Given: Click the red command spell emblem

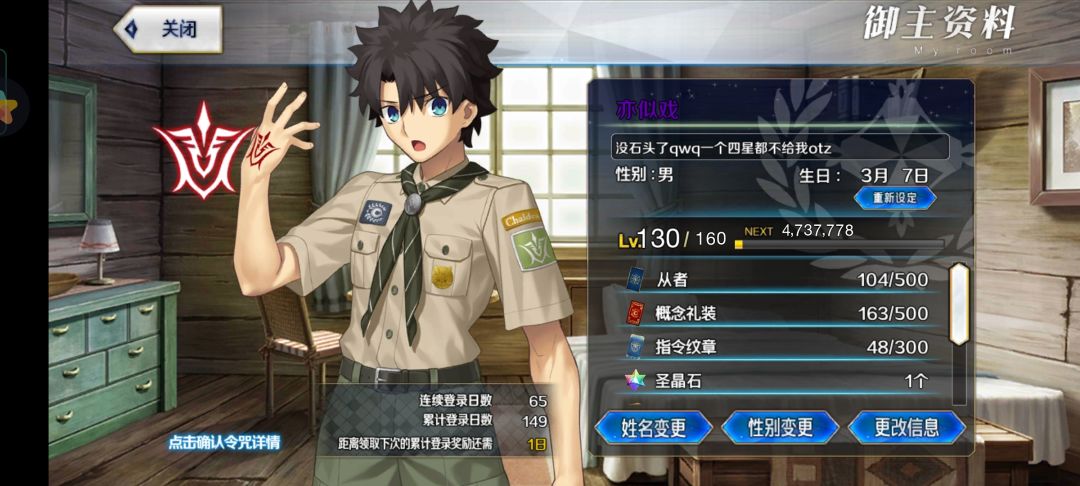Looking at the screenshot, I should coord(200,150).
